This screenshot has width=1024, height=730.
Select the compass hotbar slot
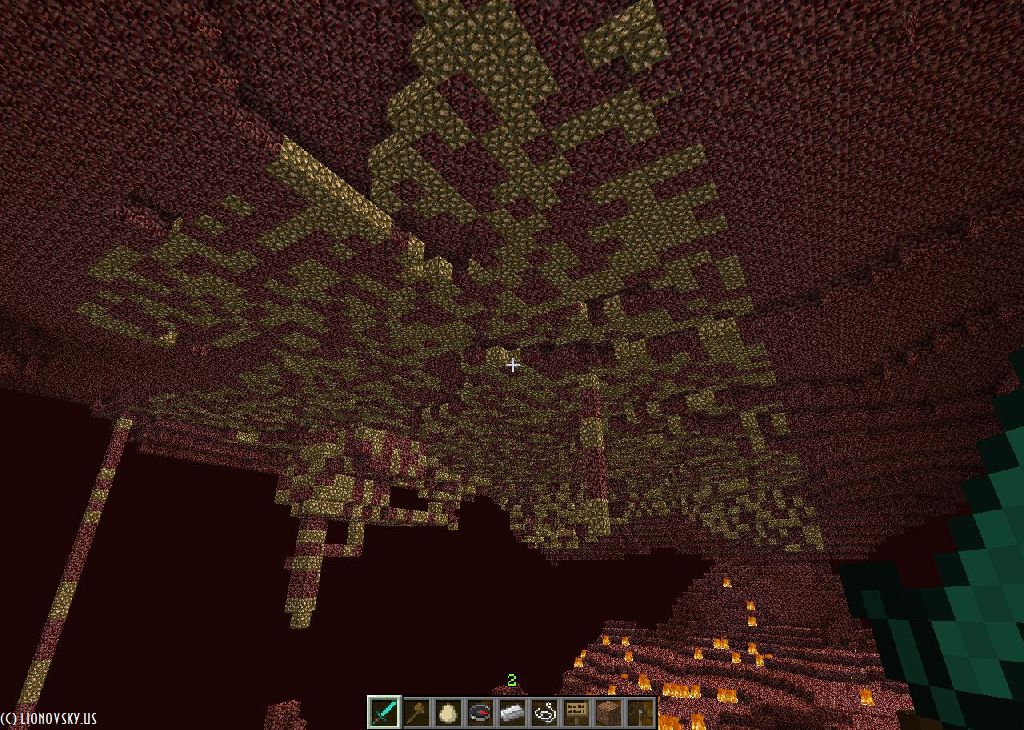coord(480,712)
